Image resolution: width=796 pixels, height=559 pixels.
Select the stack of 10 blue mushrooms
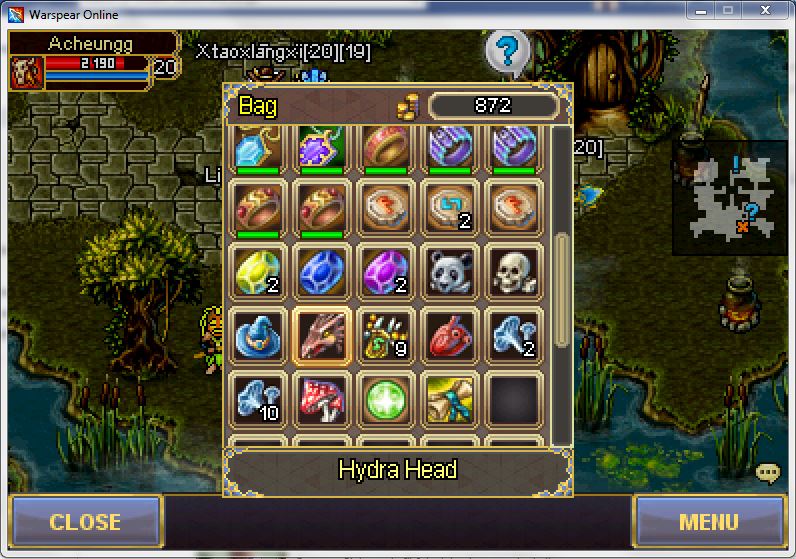pyautogui.click(x=259, y=399)
